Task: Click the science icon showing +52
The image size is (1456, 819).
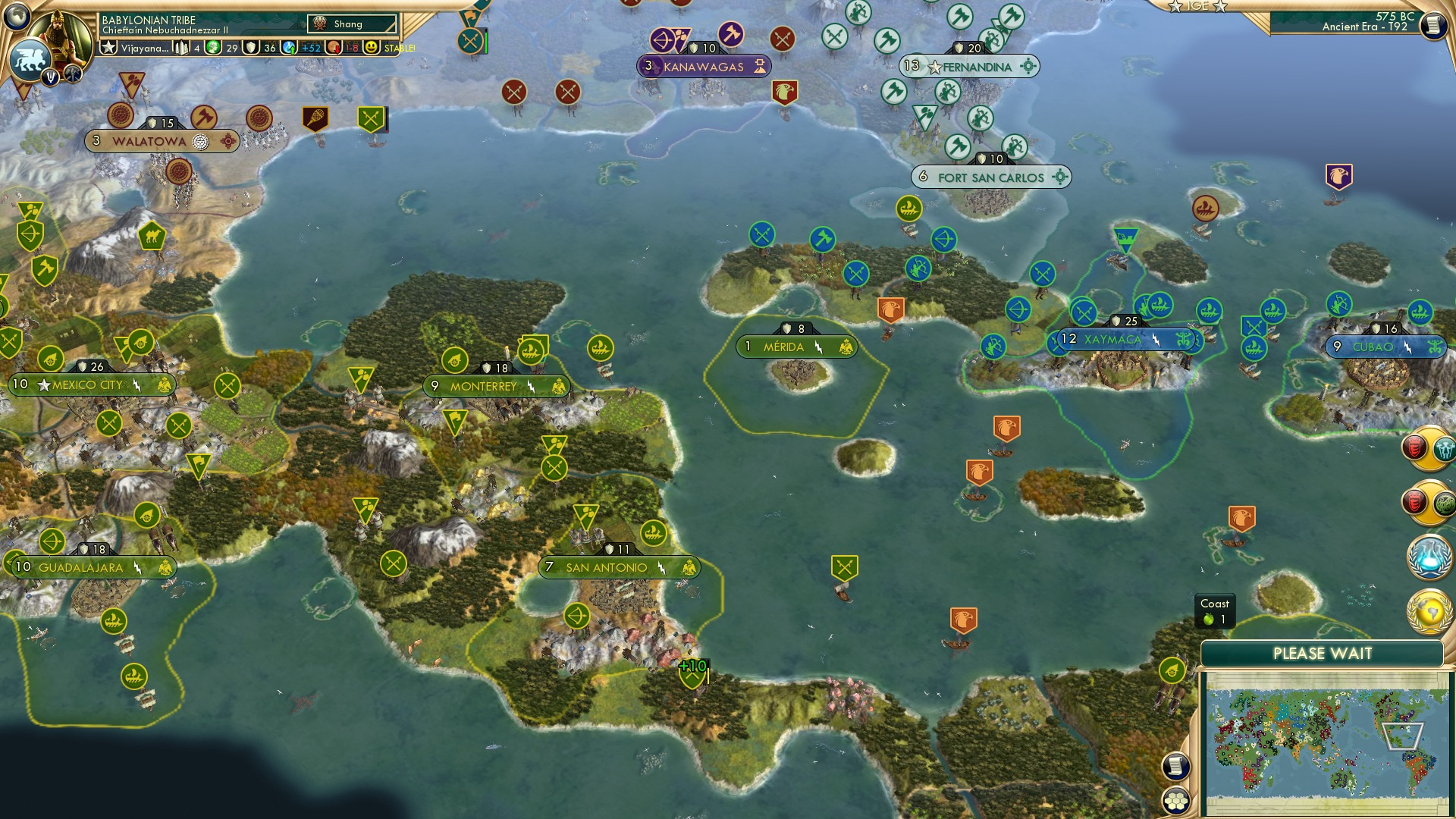Action: pos(288,48)
